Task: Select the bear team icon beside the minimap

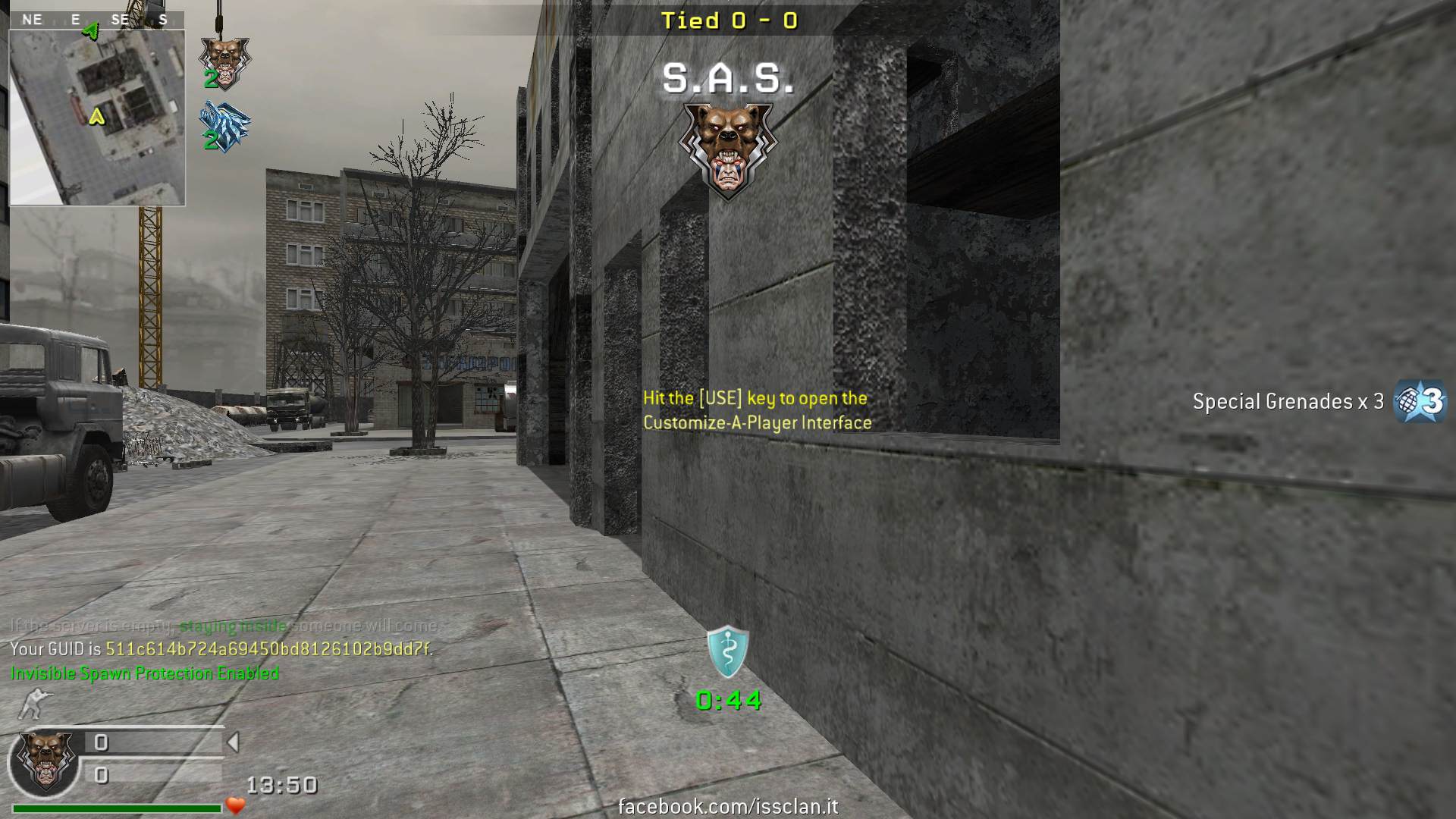Action: coord(224,61)
